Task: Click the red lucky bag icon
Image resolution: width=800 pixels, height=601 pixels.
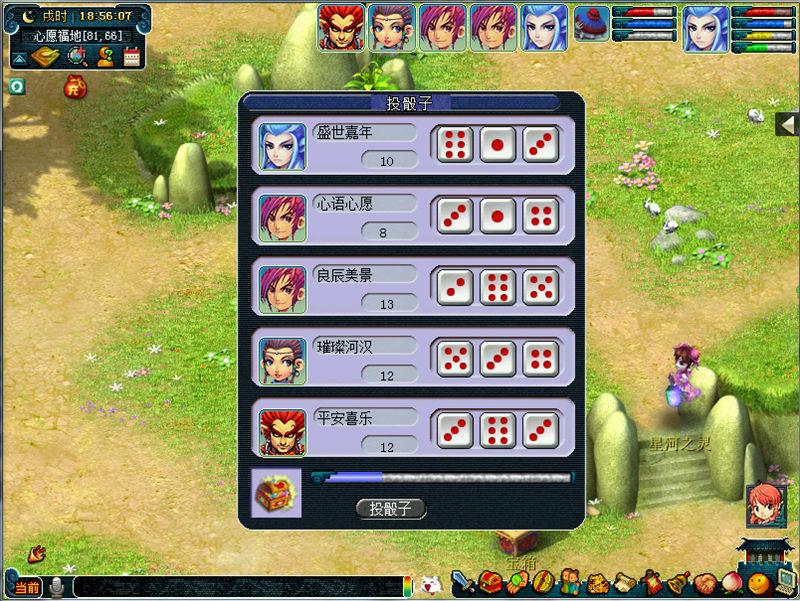Action: point(73,88)
